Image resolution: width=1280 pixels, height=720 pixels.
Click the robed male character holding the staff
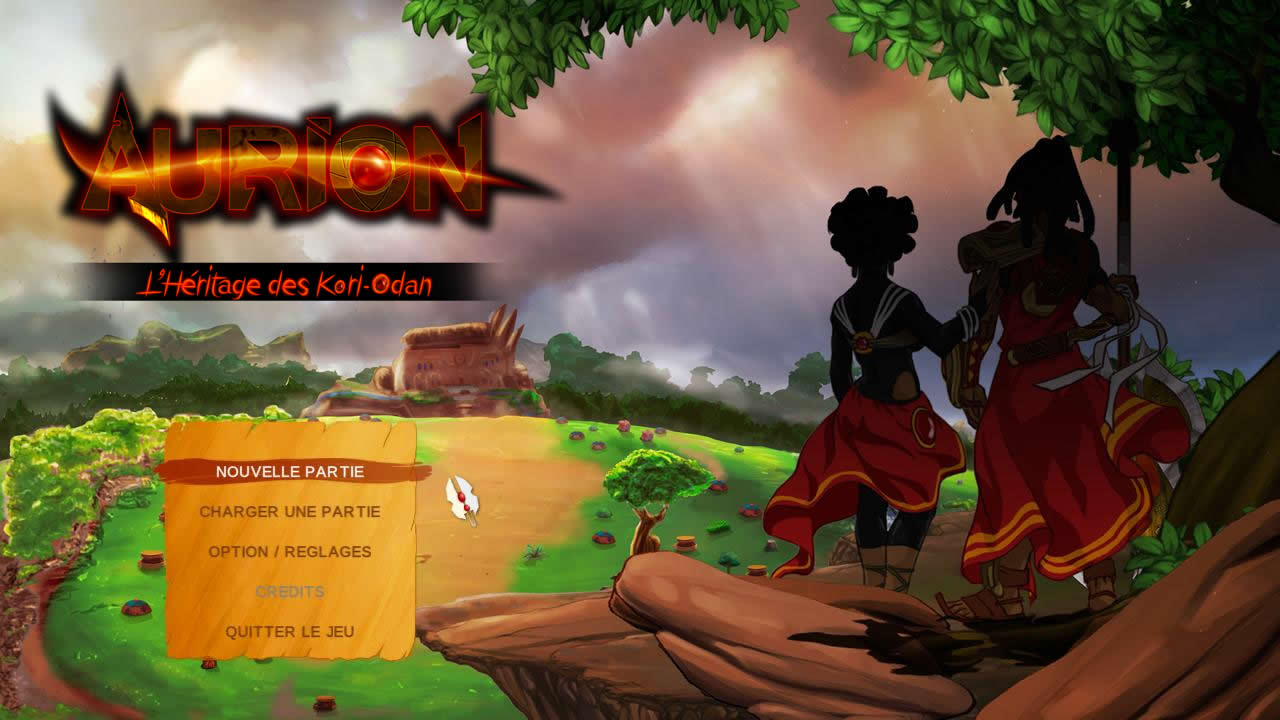(1040, 350)
